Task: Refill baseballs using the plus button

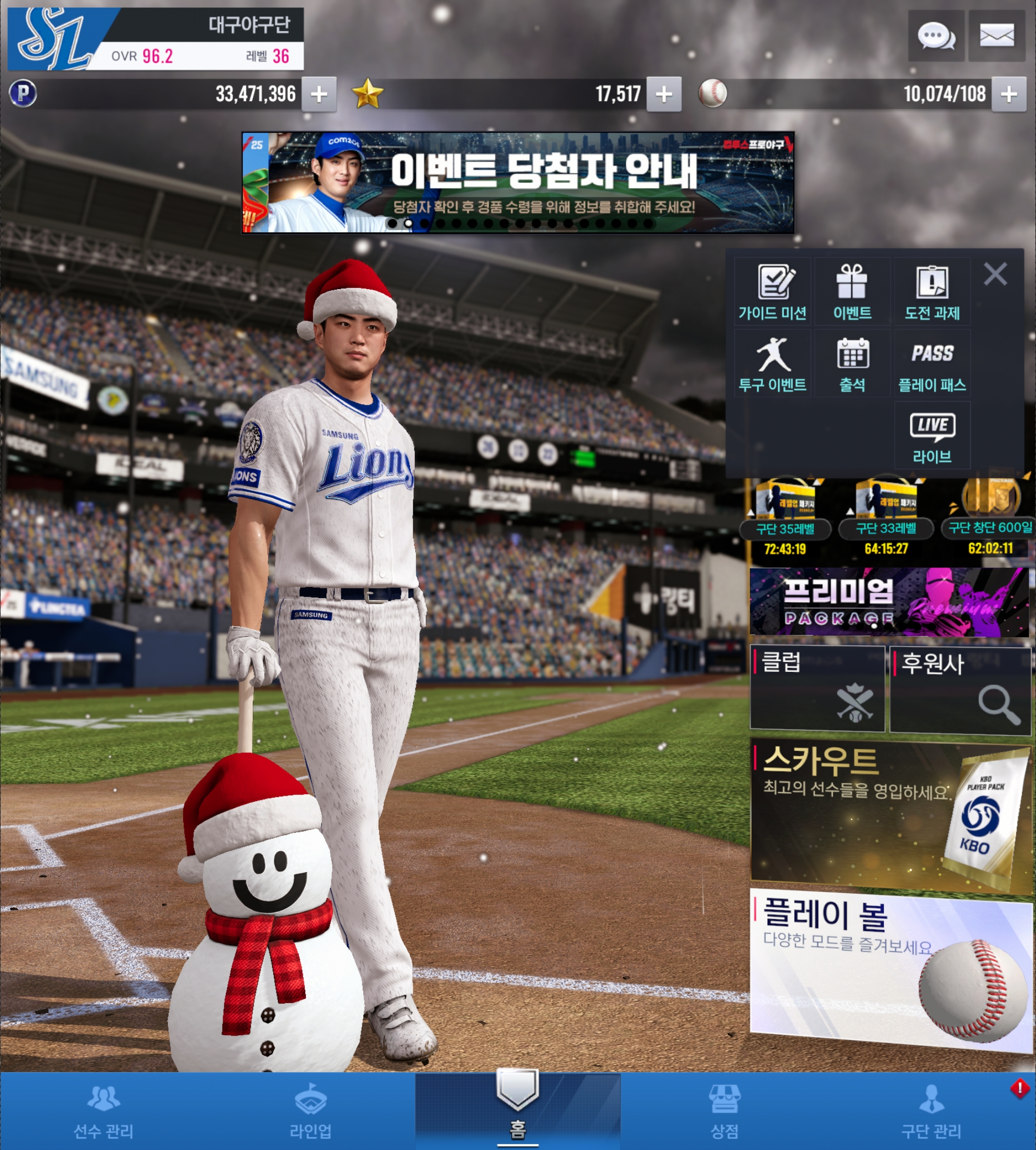Action: (1009, 94)
